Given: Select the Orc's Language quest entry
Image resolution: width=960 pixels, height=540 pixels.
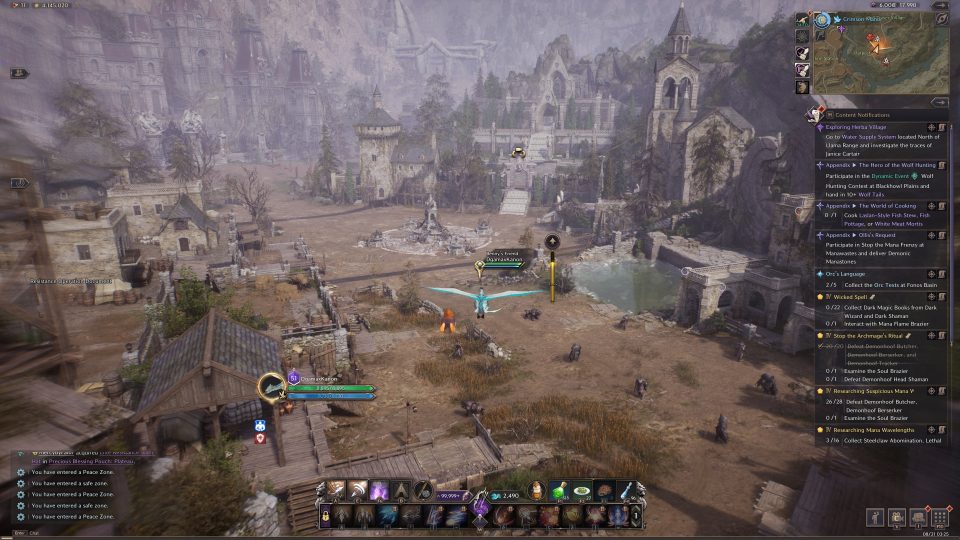Looking at the screenshot, I should [x=852, y=273].
